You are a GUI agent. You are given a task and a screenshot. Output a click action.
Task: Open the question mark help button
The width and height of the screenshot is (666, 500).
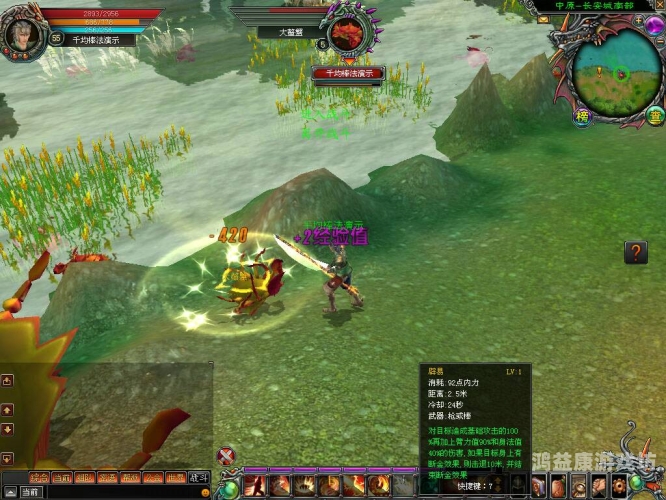[636, 252]
